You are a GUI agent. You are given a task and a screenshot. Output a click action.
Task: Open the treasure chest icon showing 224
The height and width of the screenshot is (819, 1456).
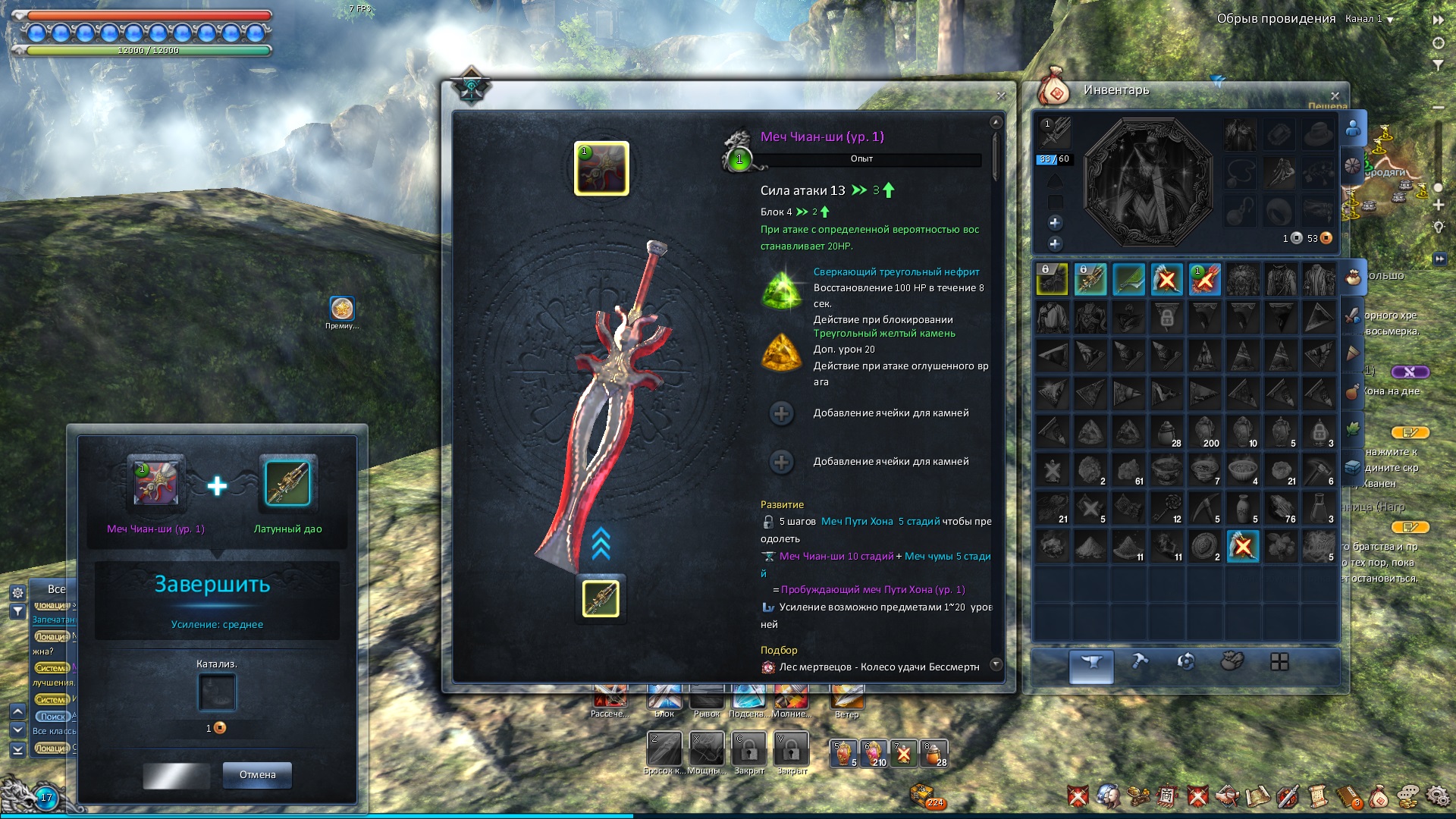[924, 795]
